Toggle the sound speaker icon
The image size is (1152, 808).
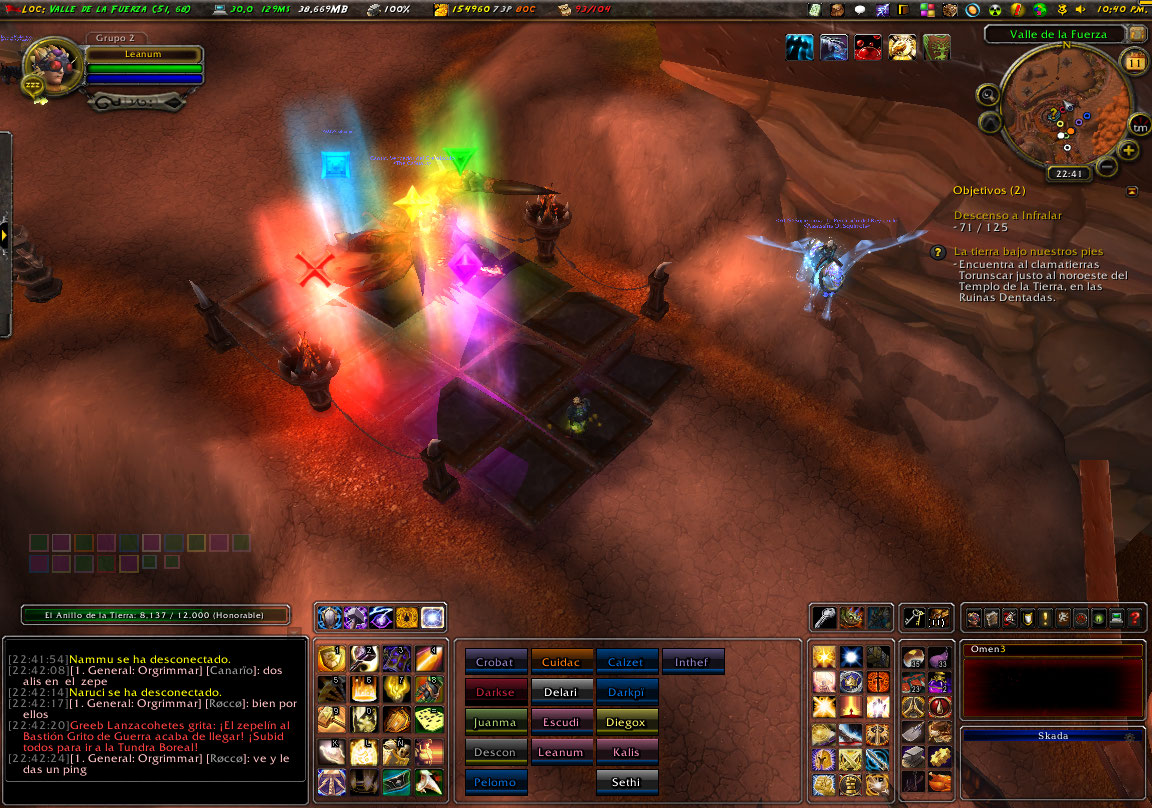click(x=1080, y=9)
